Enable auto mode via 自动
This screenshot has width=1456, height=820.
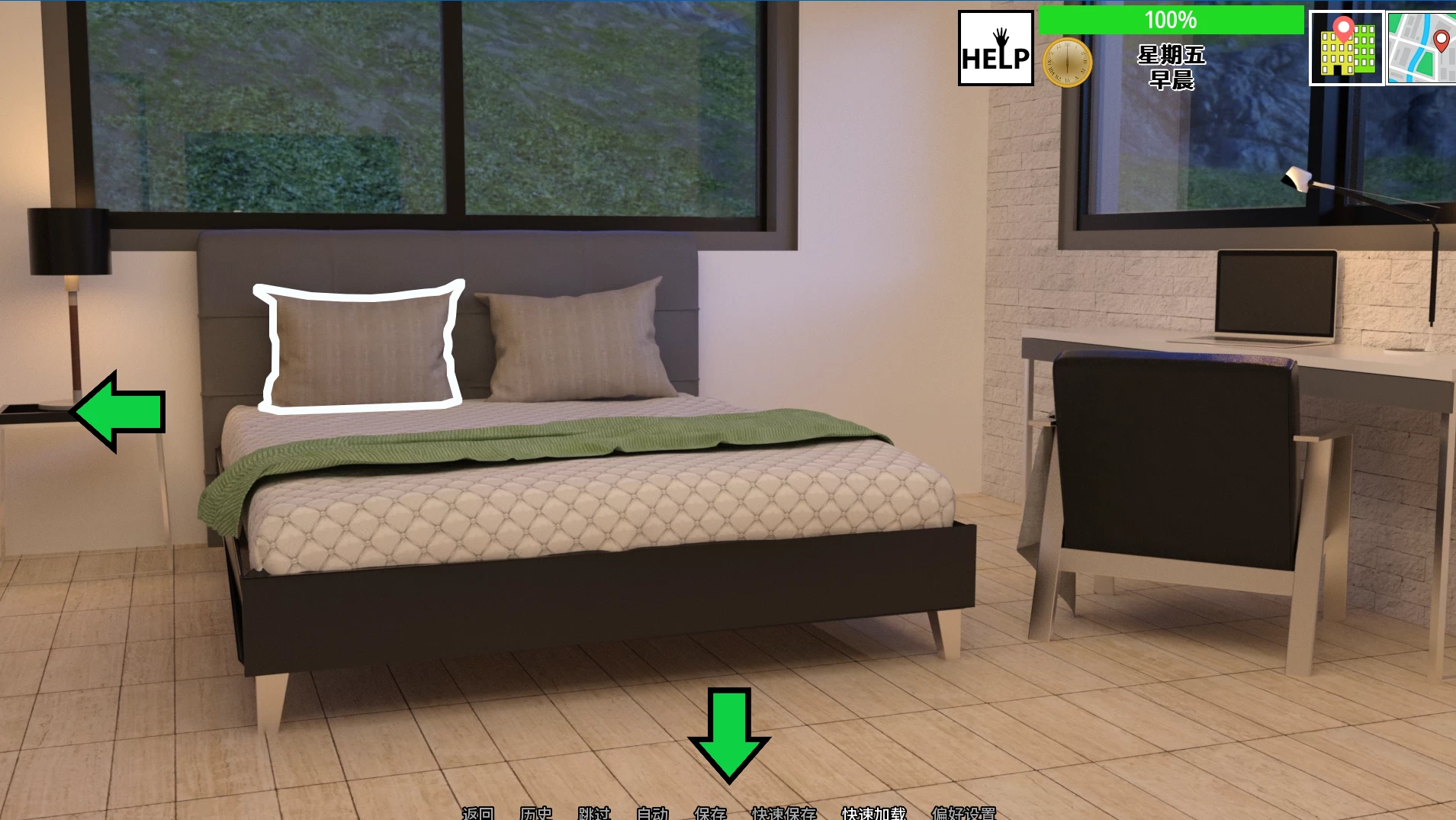click(652, 813)
